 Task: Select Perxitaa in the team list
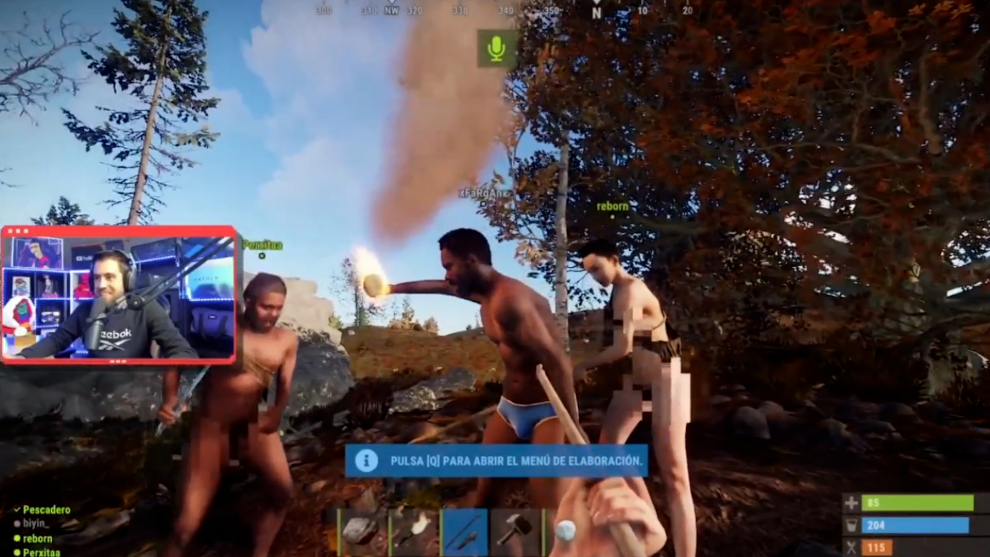(42, 552)
